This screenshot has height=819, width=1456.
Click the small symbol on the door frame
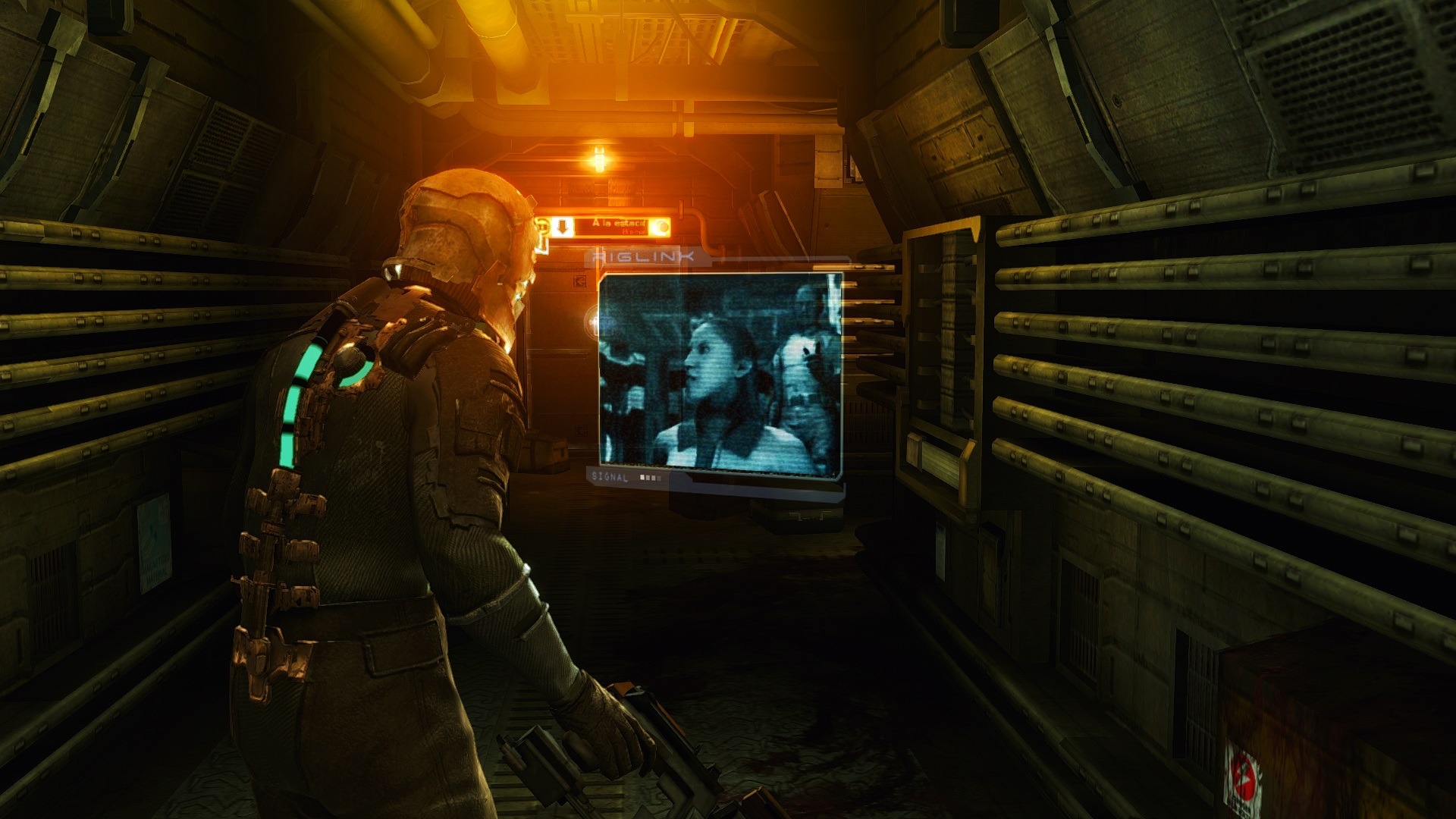(580, 282)
